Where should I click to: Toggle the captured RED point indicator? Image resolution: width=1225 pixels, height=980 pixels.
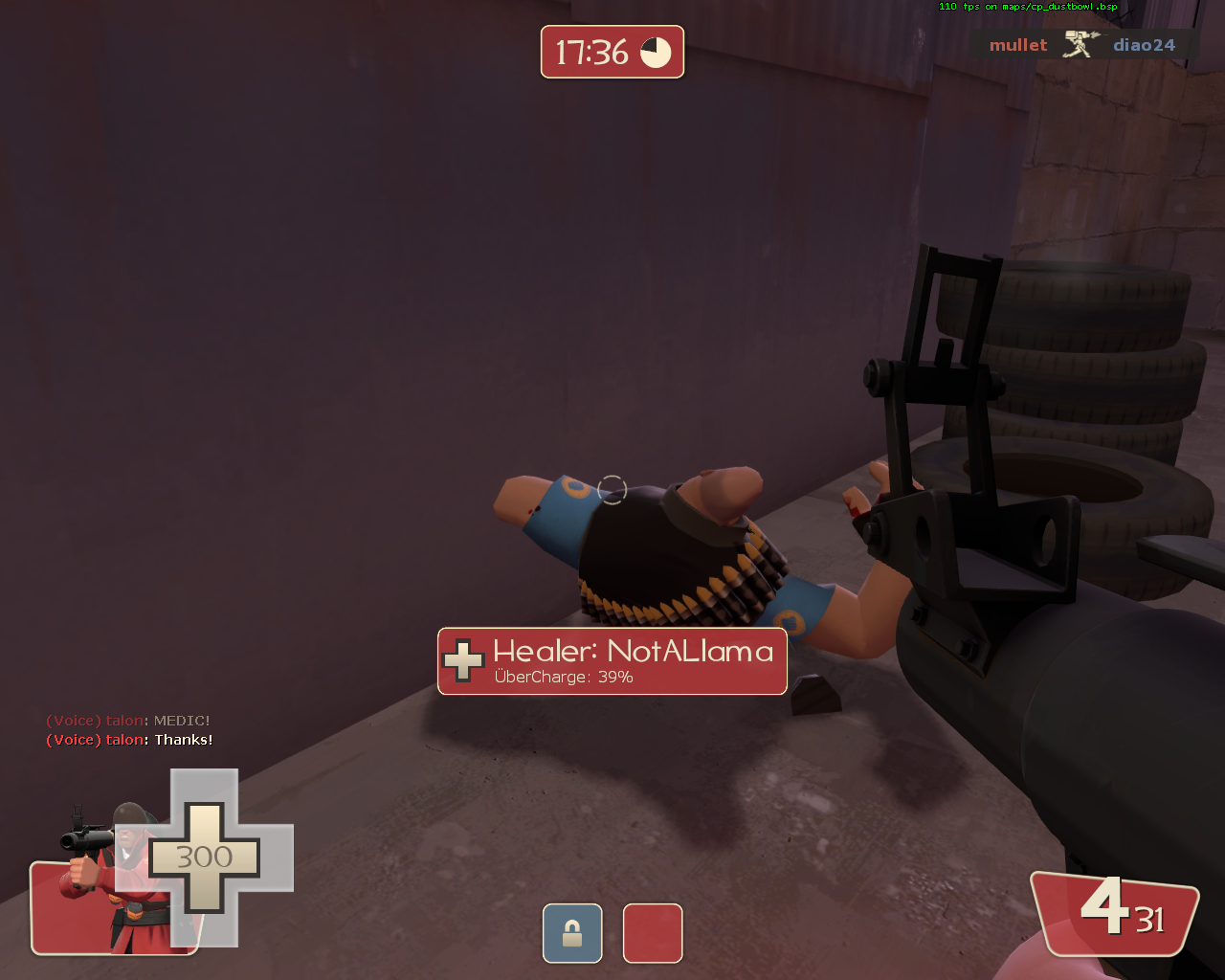point(653,933)
